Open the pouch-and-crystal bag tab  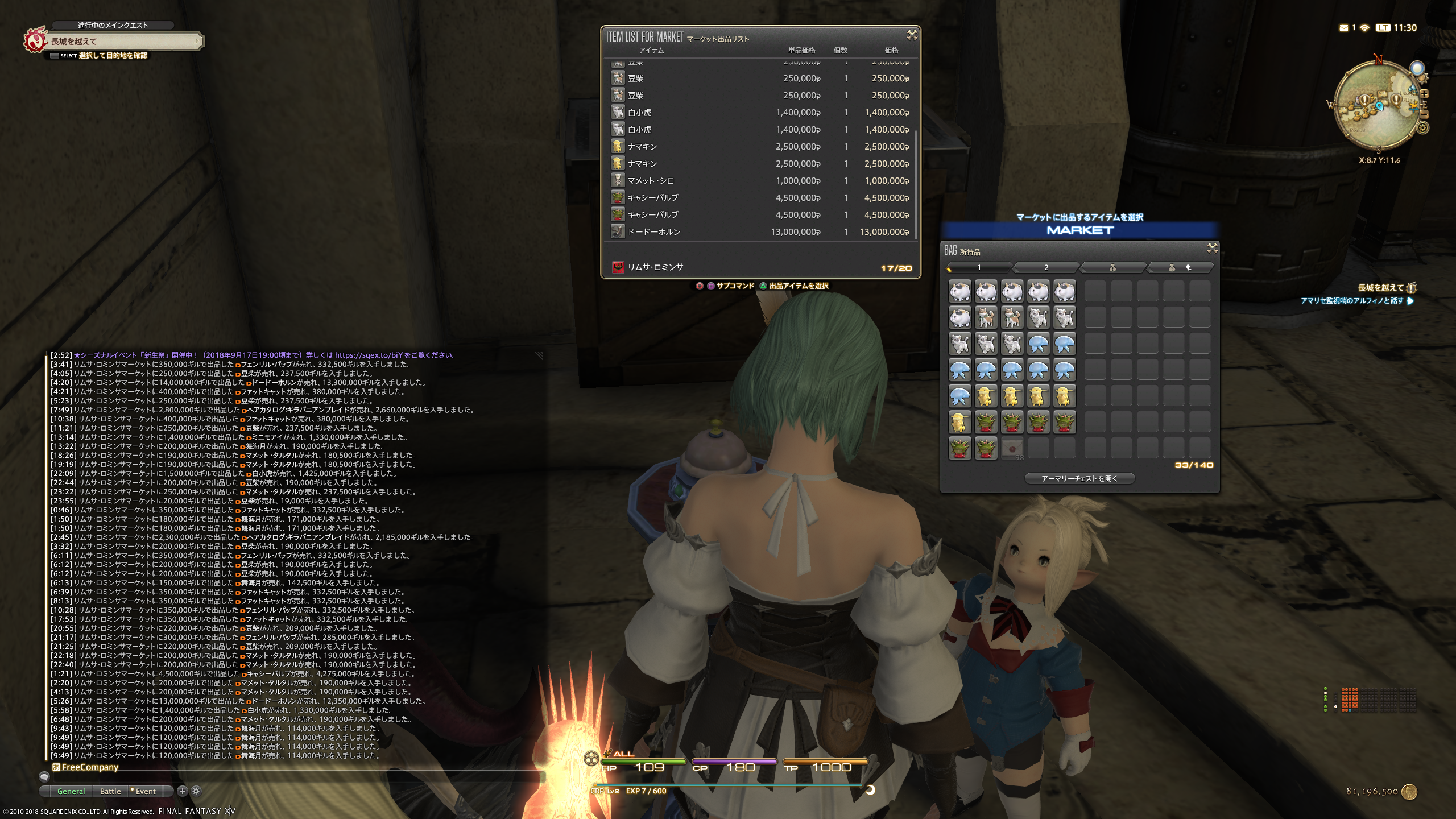click(1179, 267)
